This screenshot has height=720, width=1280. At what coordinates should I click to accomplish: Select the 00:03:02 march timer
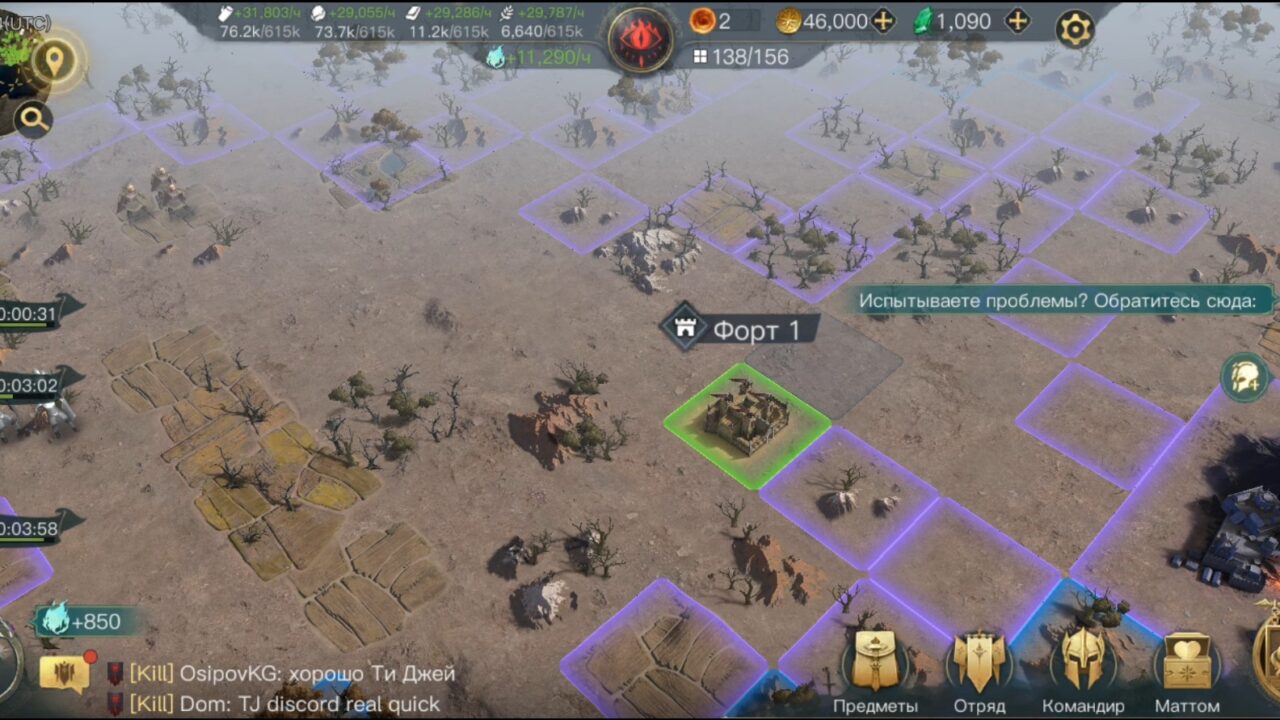(x=32, y=385)
